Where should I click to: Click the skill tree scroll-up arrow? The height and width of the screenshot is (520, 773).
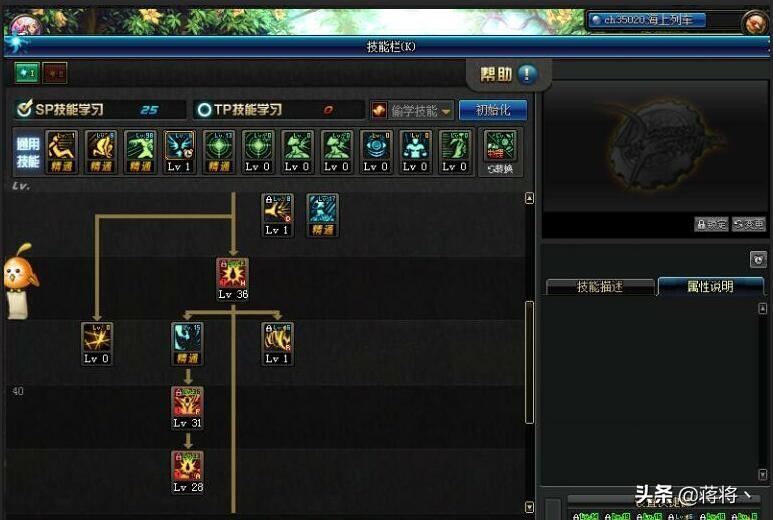(530, 198)
